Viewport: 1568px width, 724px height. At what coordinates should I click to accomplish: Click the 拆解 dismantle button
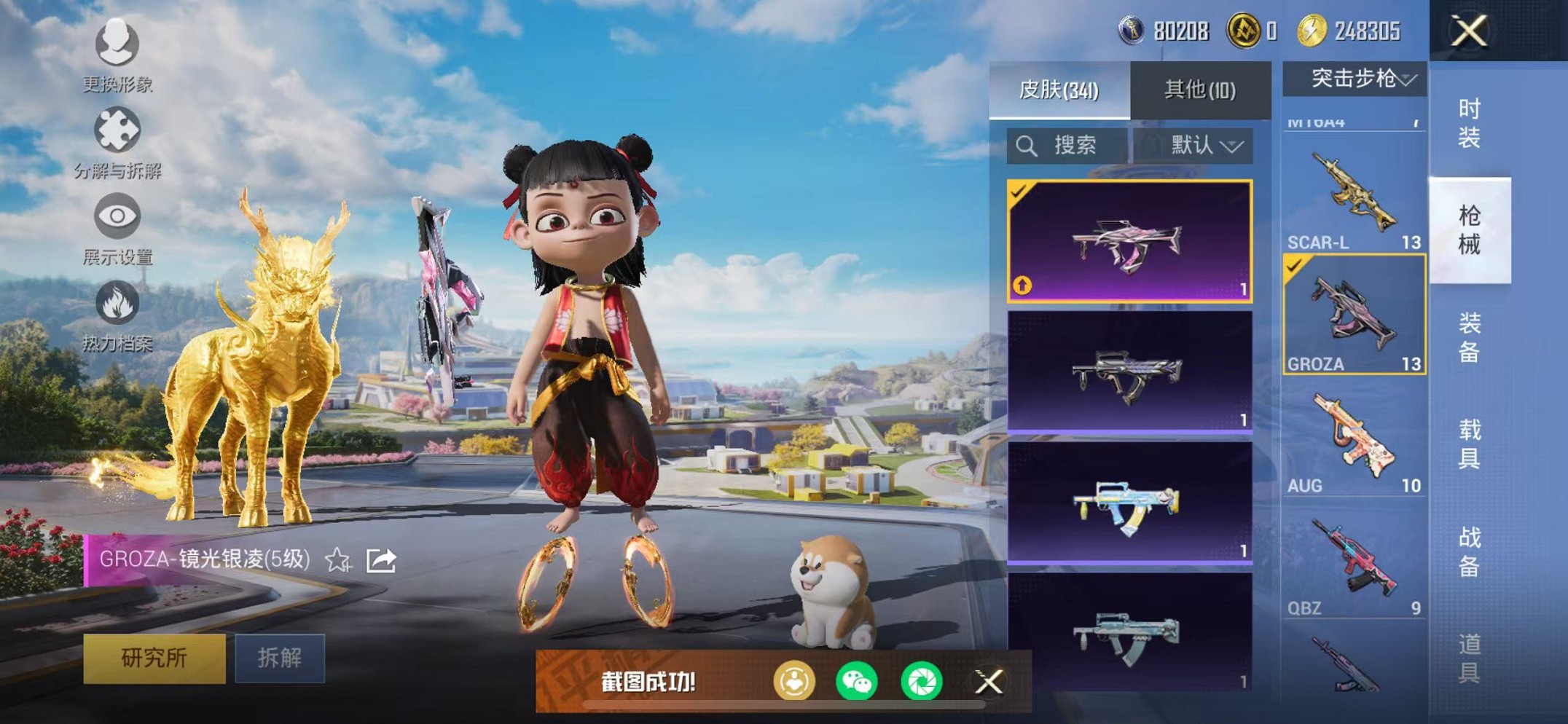(280, 658)
